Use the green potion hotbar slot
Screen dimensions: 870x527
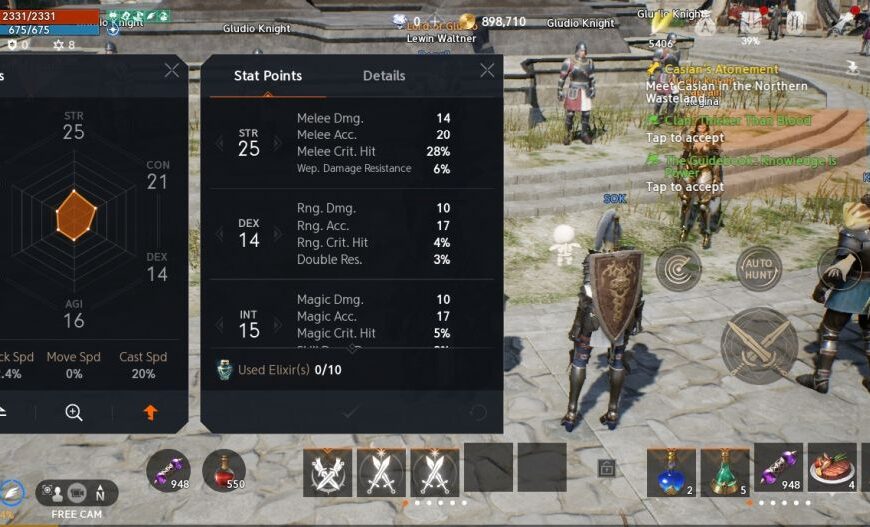click(725, 471)
